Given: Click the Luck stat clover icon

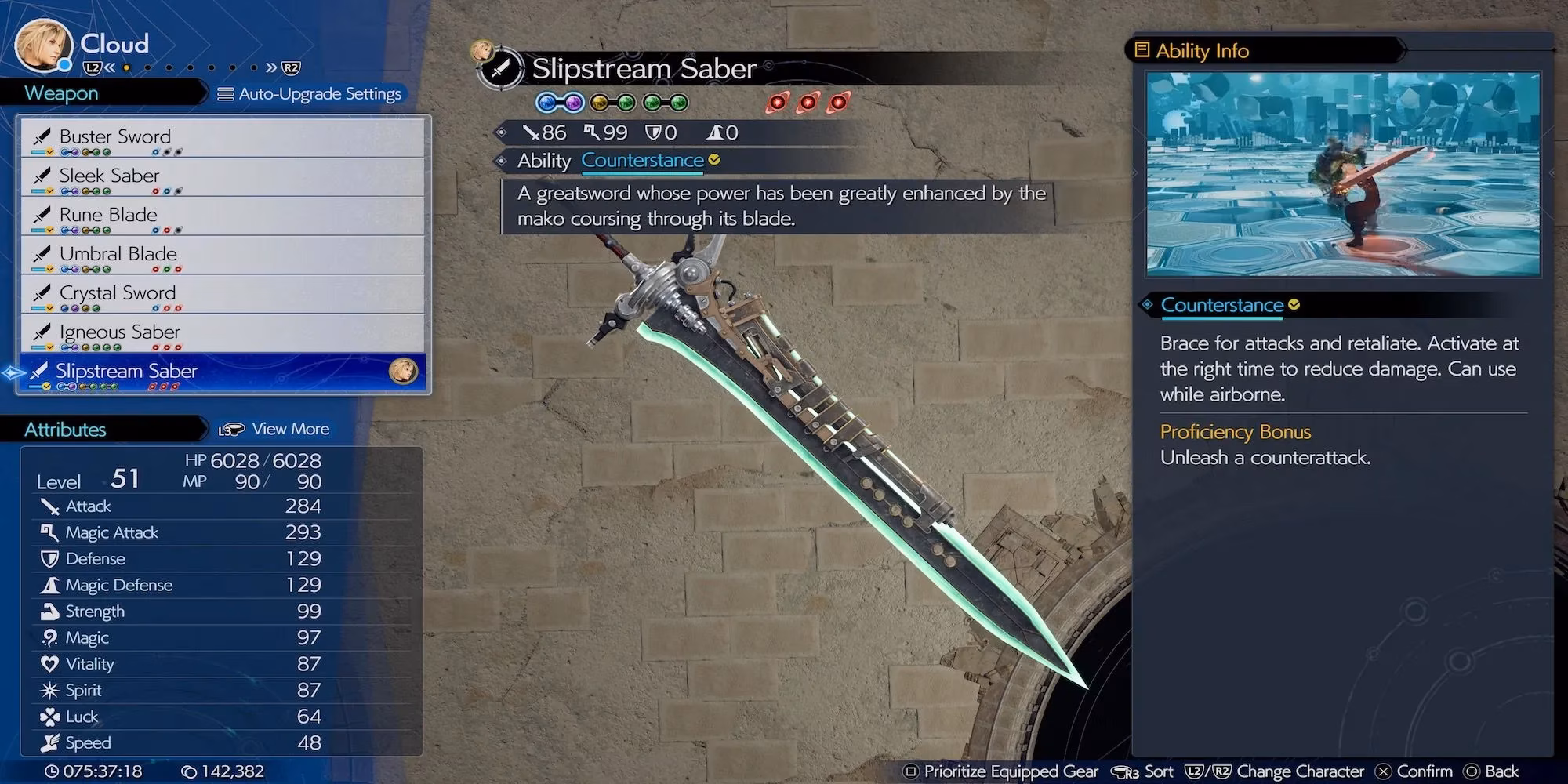Looking at the screenshot, I should click(50, 716).
